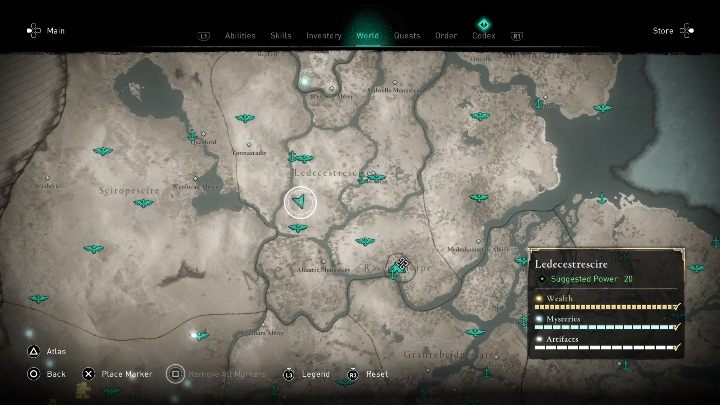Select the circled player location marker
Image resolution: width=720 pixels, height=405 pixels.
[300, 203]
